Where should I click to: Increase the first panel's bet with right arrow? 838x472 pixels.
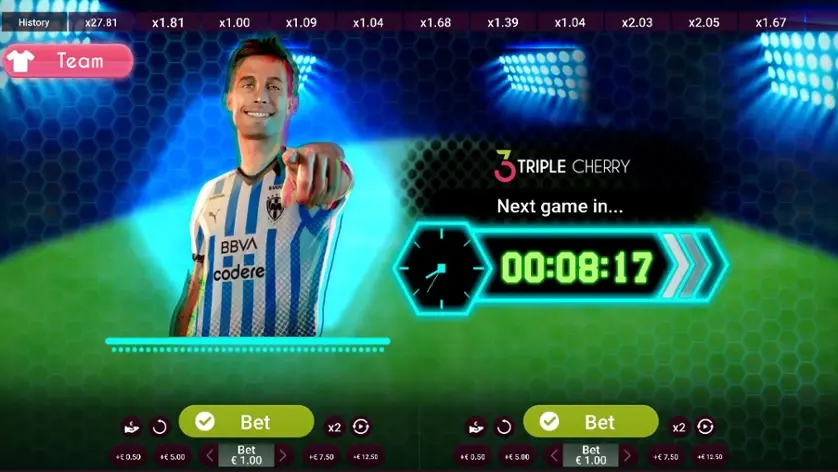point(283,456)
